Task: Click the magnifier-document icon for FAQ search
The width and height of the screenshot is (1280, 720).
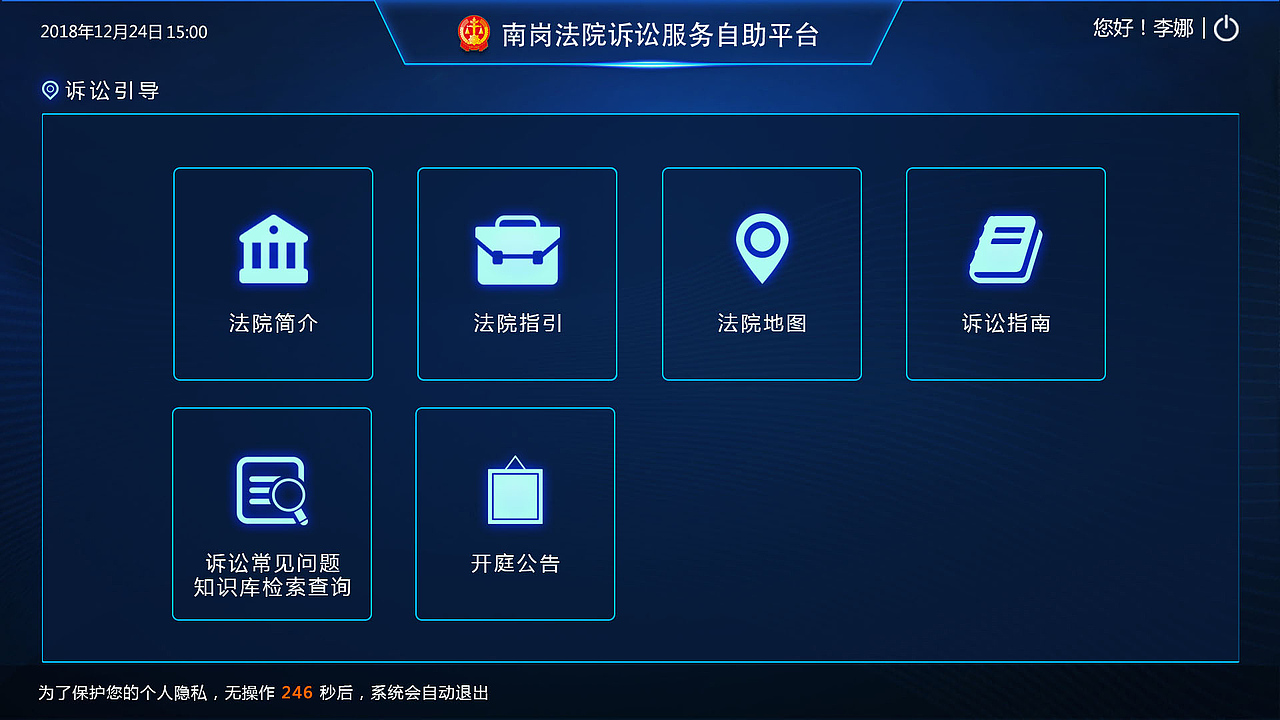Action: point(272,490)
